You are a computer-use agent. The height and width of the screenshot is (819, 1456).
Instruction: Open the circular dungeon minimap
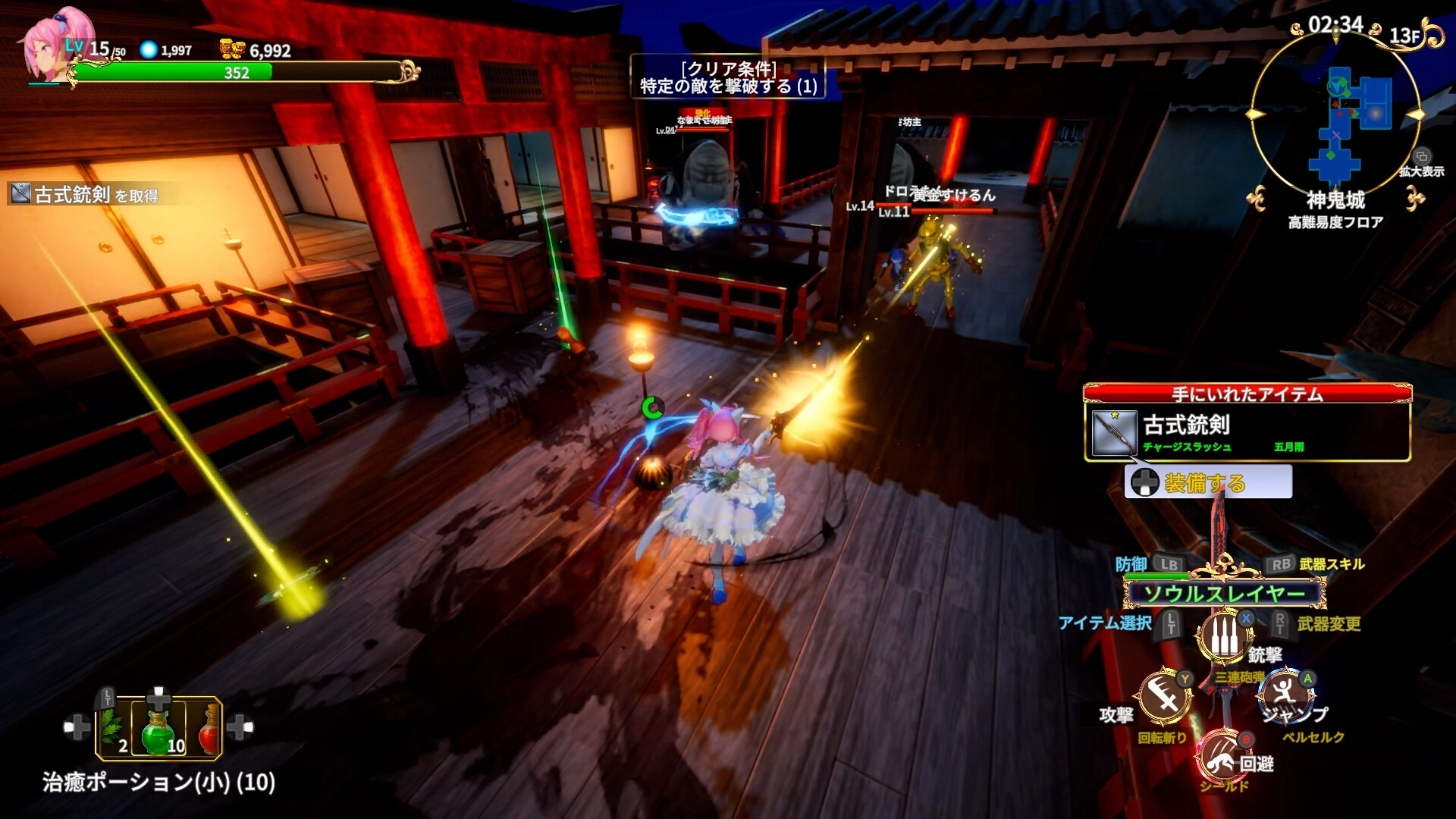tap(1335, 114)
